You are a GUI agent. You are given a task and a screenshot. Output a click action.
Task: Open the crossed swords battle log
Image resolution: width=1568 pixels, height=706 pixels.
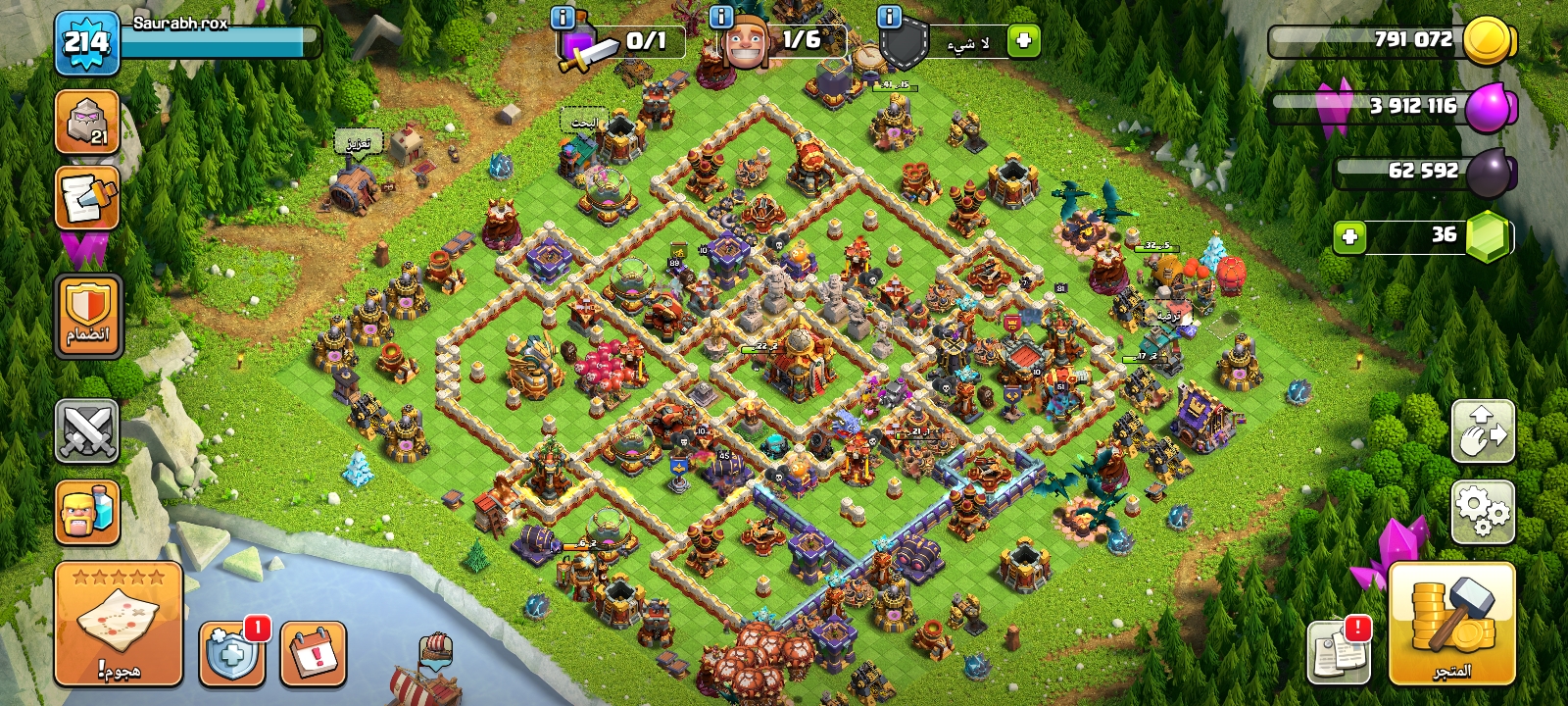tap(87, 430)
